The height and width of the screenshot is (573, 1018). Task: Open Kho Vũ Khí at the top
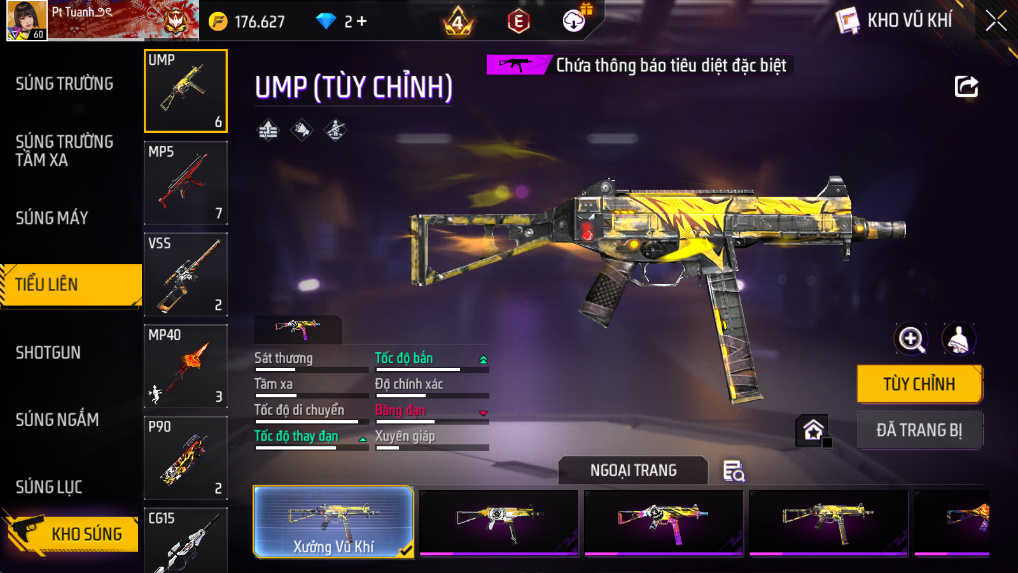pyautogui.click(x=895, y=20)
